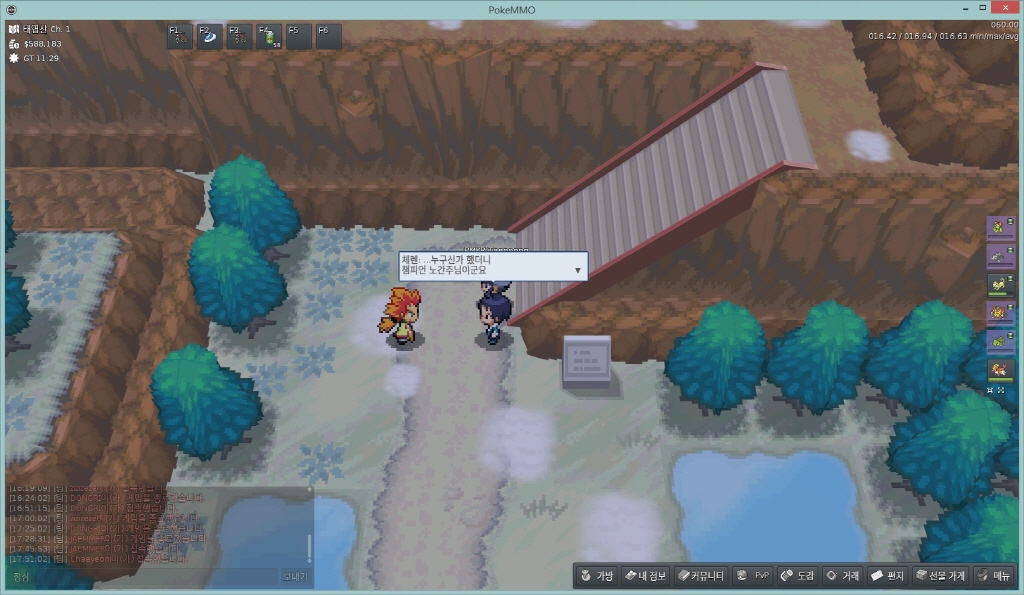The width and height of the screenshot is (1024, 595).
Task: Open the 커뮤니티 community panel
Action: [698, 576]
